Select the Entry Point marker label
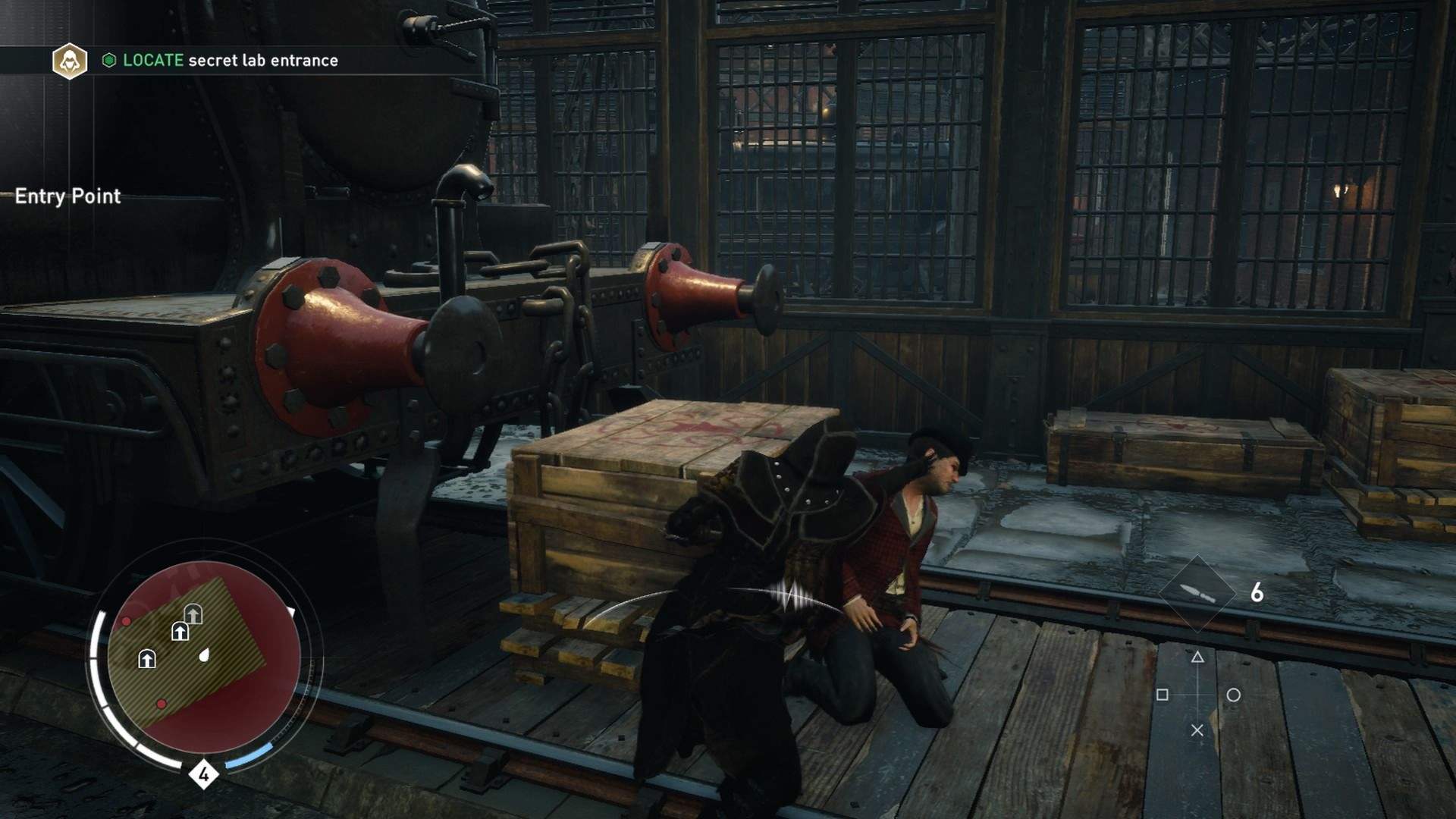Screen dimensions: 1456x819 67,196
